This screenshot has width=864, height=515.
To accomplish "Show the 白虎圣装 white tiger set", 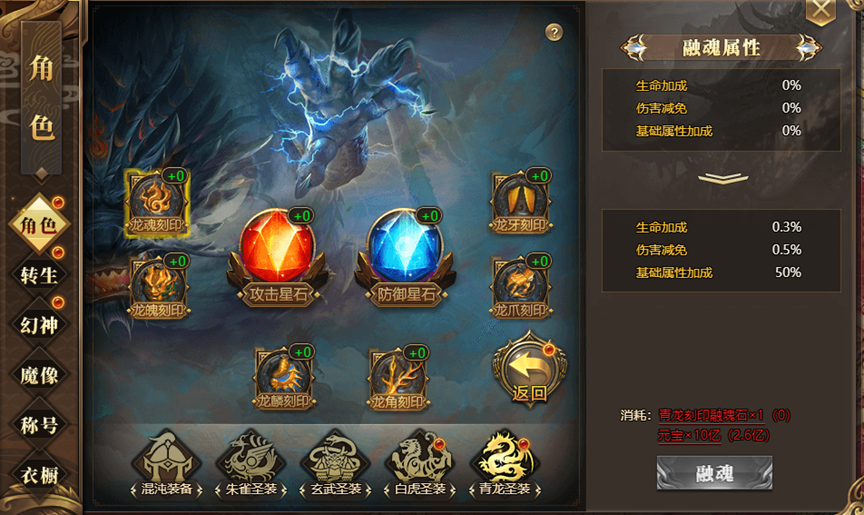I will click(420, 463).
